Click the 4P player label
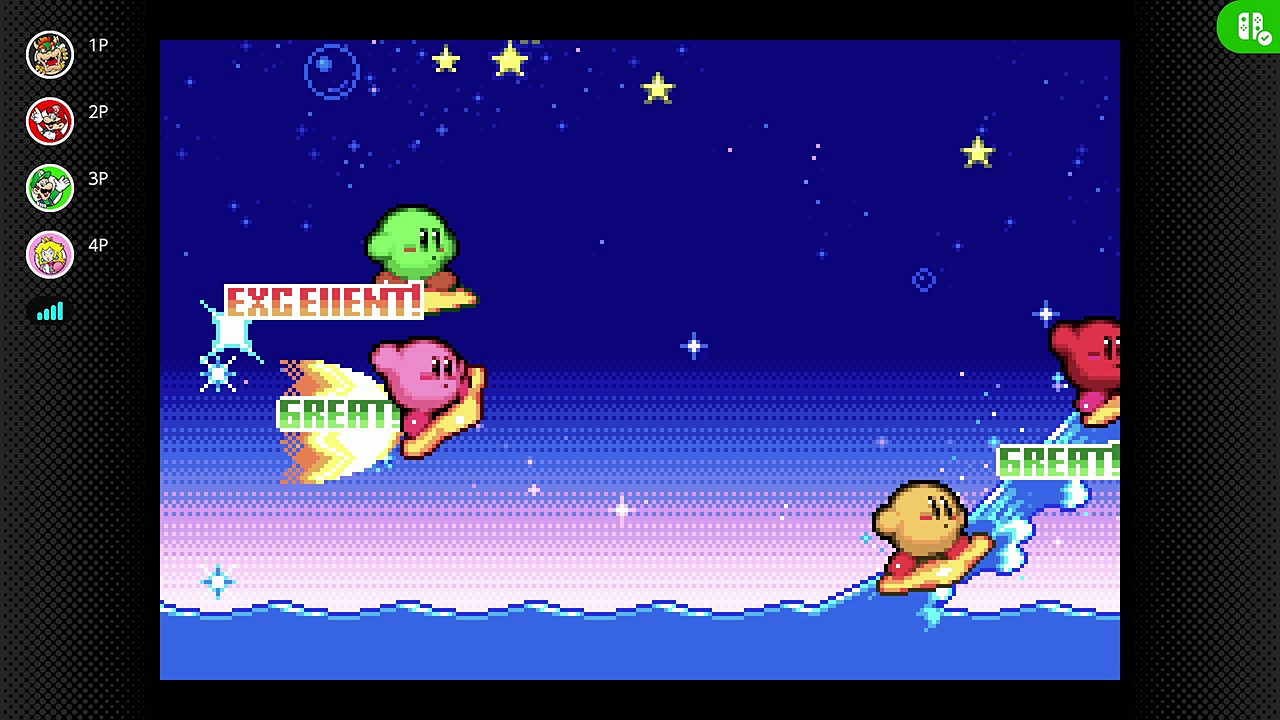 point(98,245)
